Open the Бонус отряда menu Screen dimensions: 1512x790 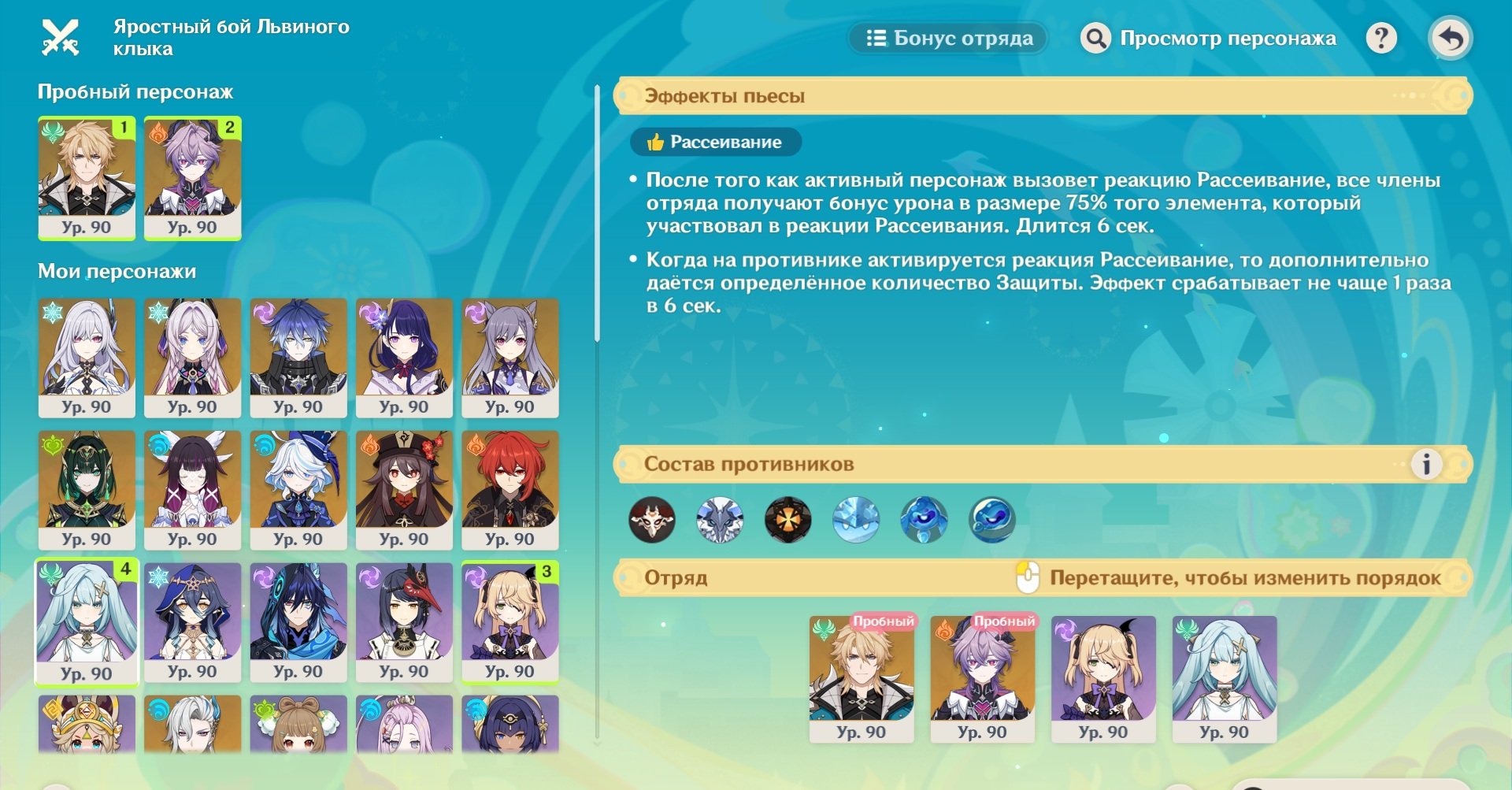tap(947, 37)
